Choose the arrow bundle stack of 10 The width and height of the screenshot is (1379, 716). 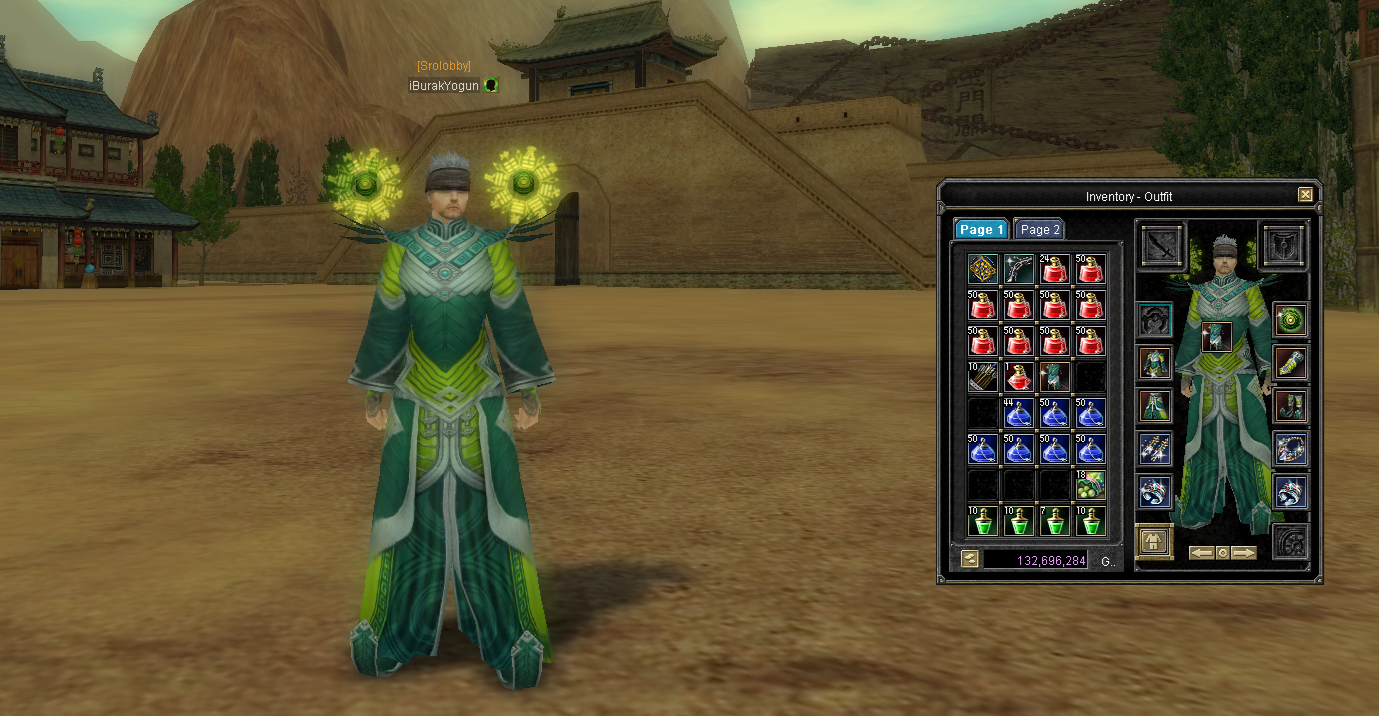coord(983,377)
